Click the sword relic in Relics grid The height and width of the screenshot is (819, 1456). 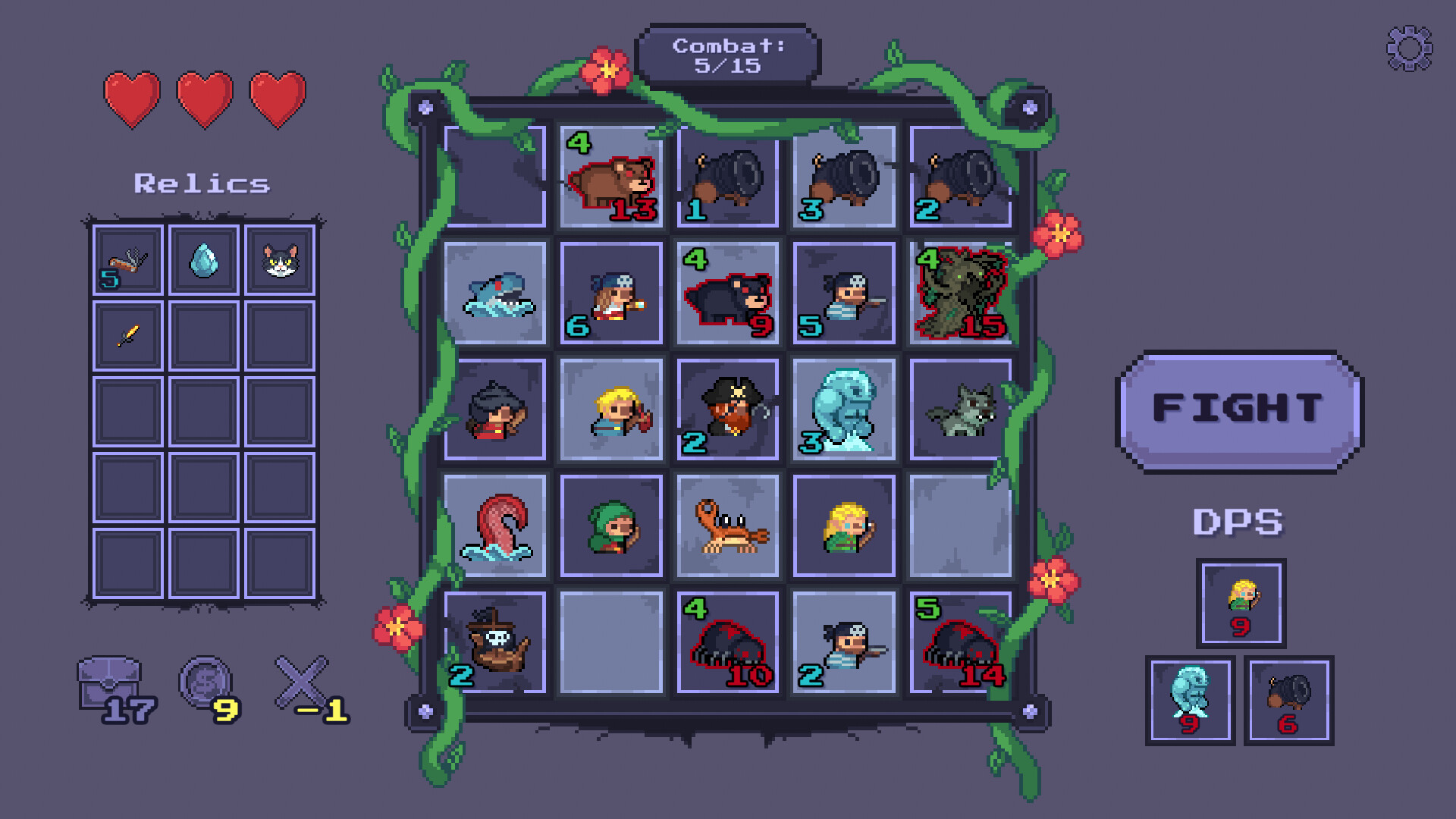pyautogui.click(x=126, y=336)
